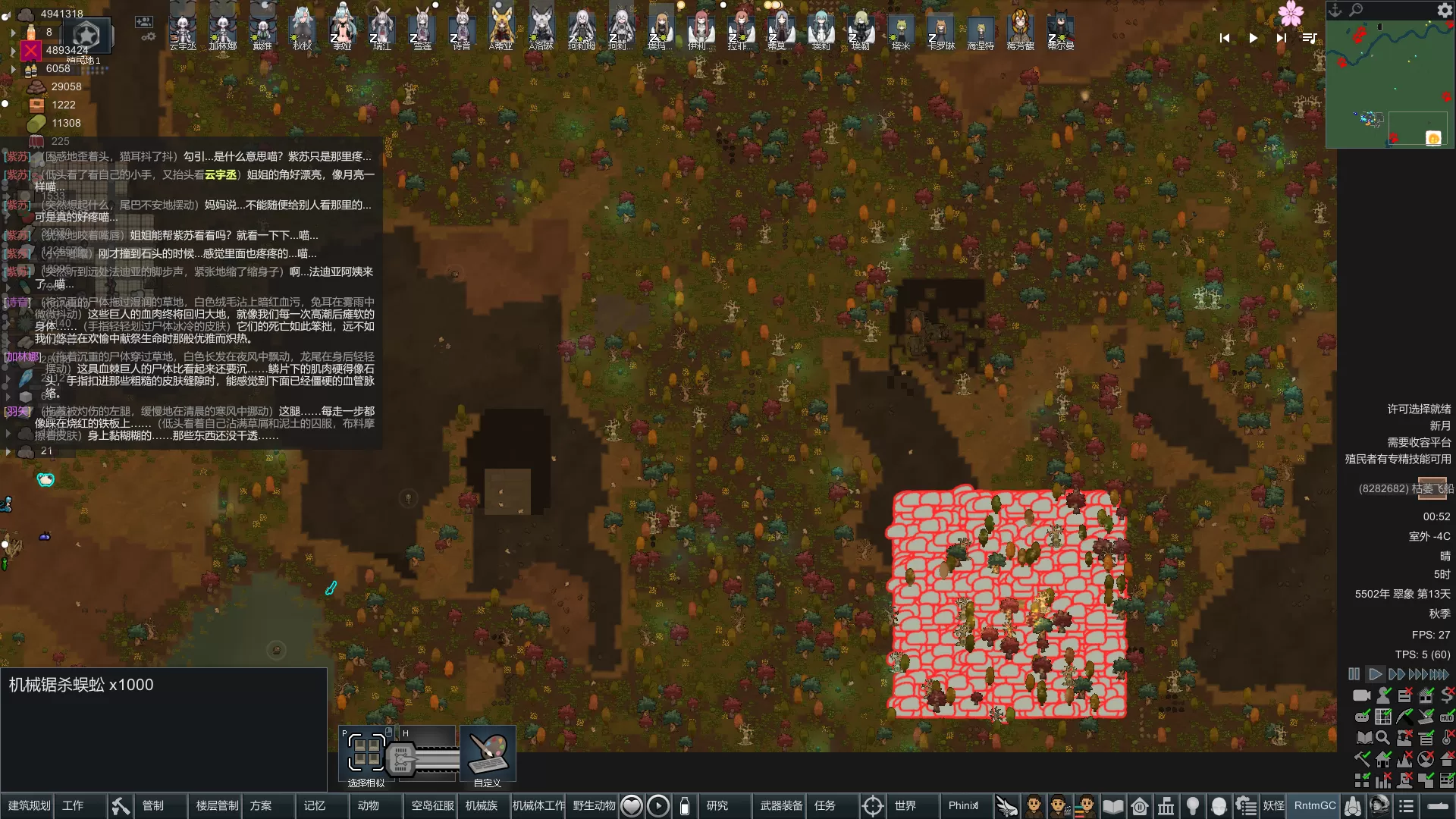Open the 研究 research tab

tap(717, 805)
